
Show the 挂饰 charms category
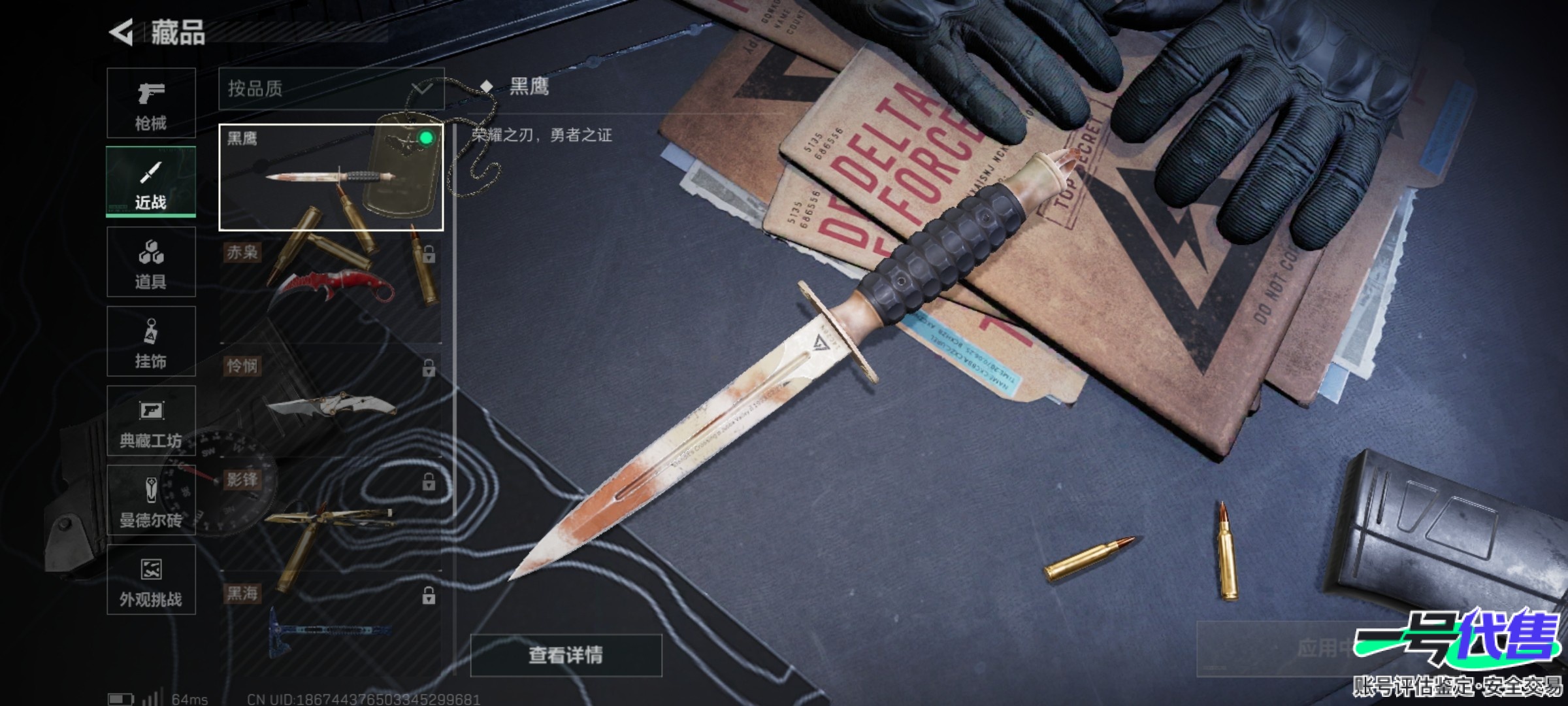coord(151,341)
